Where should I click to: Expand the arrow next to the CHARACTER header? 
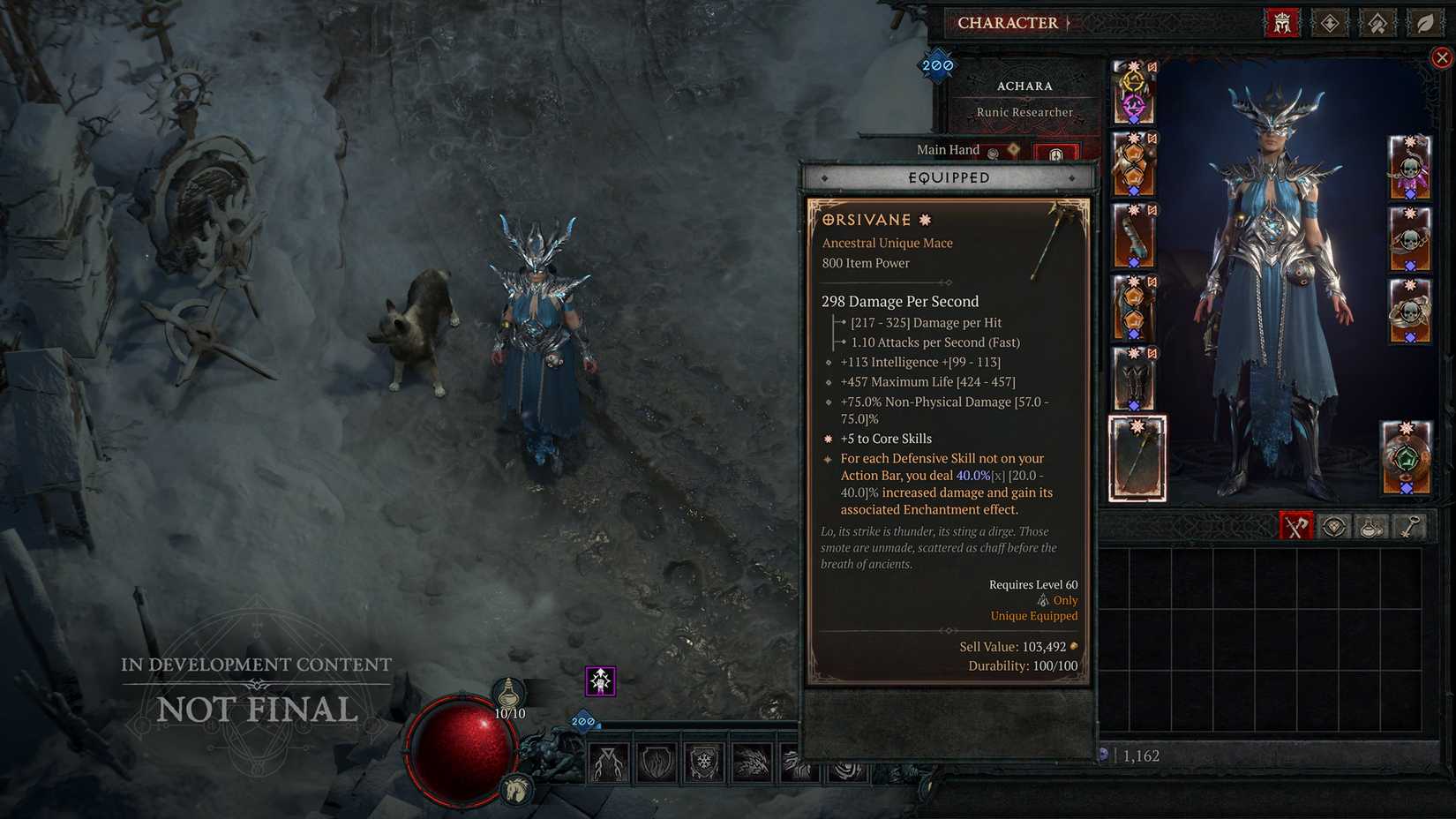(x=1068, y=23)
